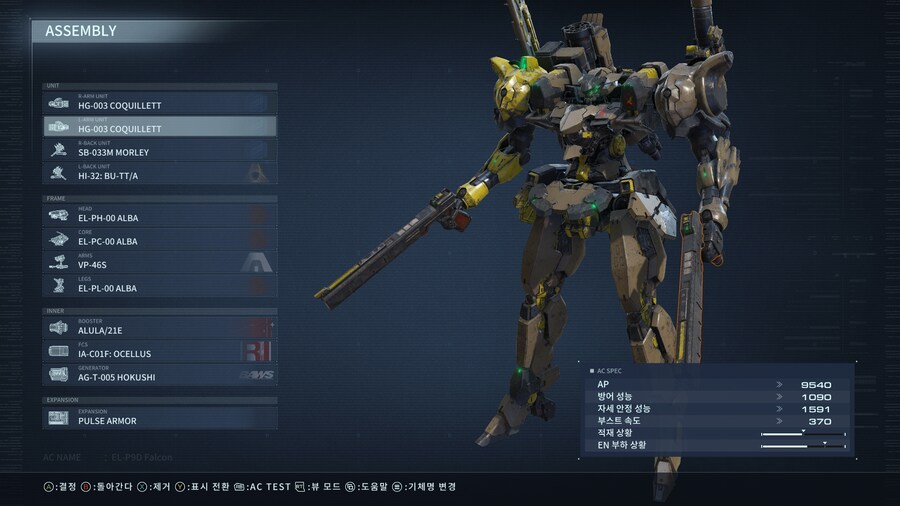This screenshot has height=506, width=900.
Task: Choose the LEGS part EL-PL-00 ALBA
Action: point(160,286)
